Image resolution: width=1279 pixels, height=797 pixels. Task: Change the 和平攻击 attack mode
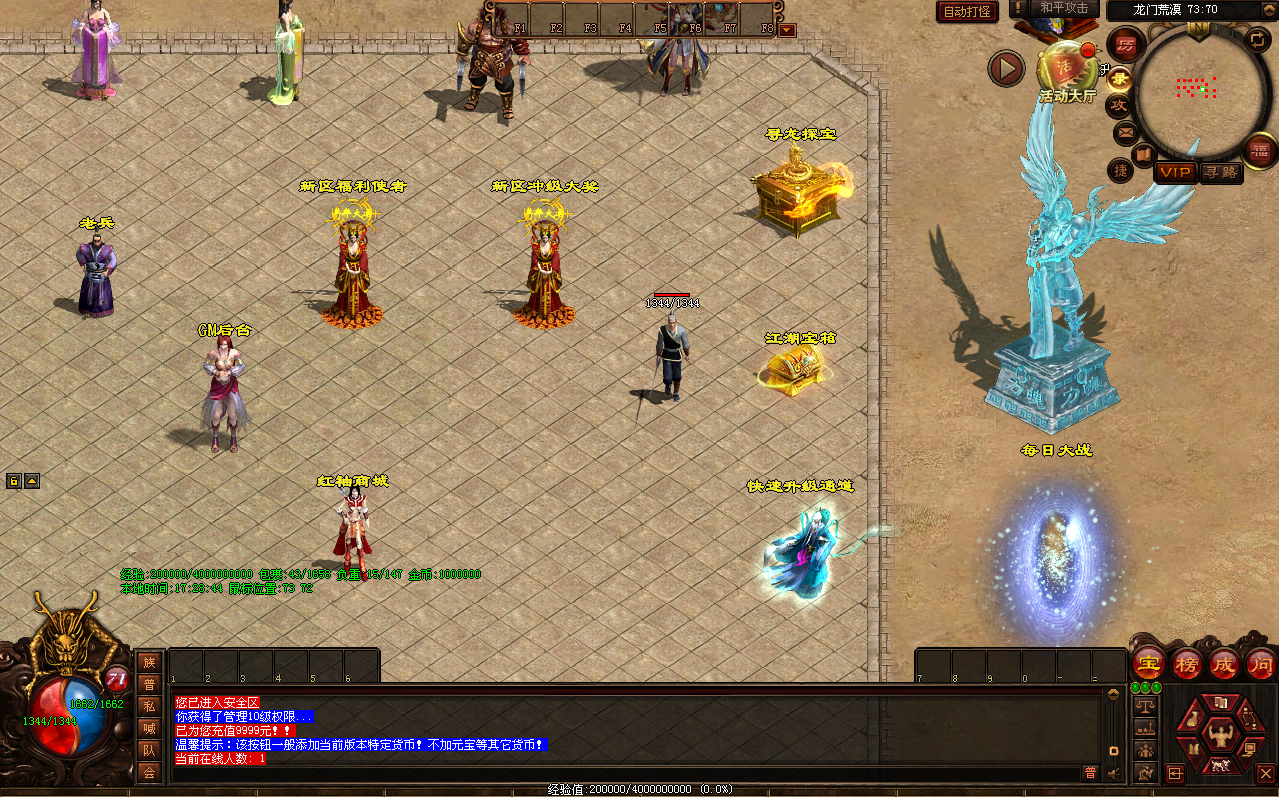(x=1064, y=8)
